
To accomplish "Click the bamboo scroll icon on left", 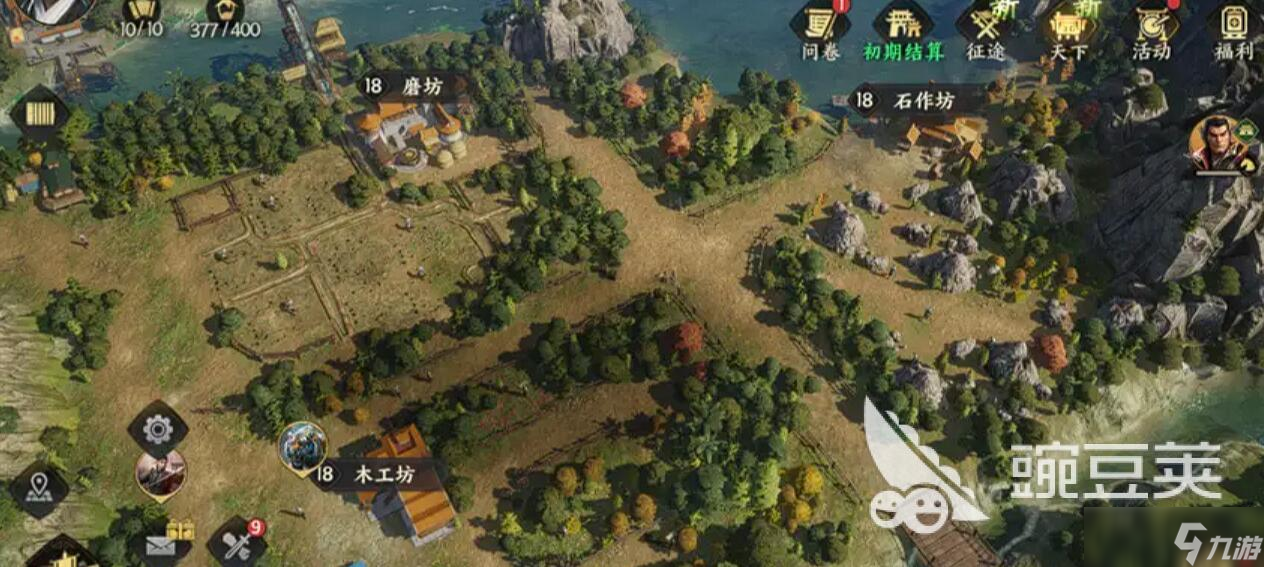I will click(x=40, y=114).
